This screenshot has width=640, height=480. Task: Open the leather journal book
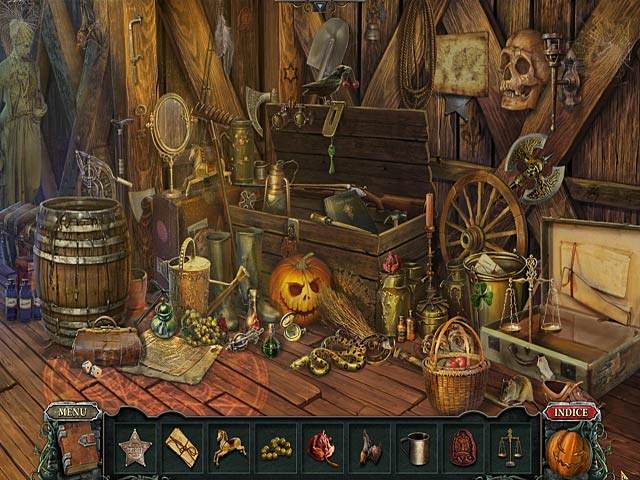[78, 447]
